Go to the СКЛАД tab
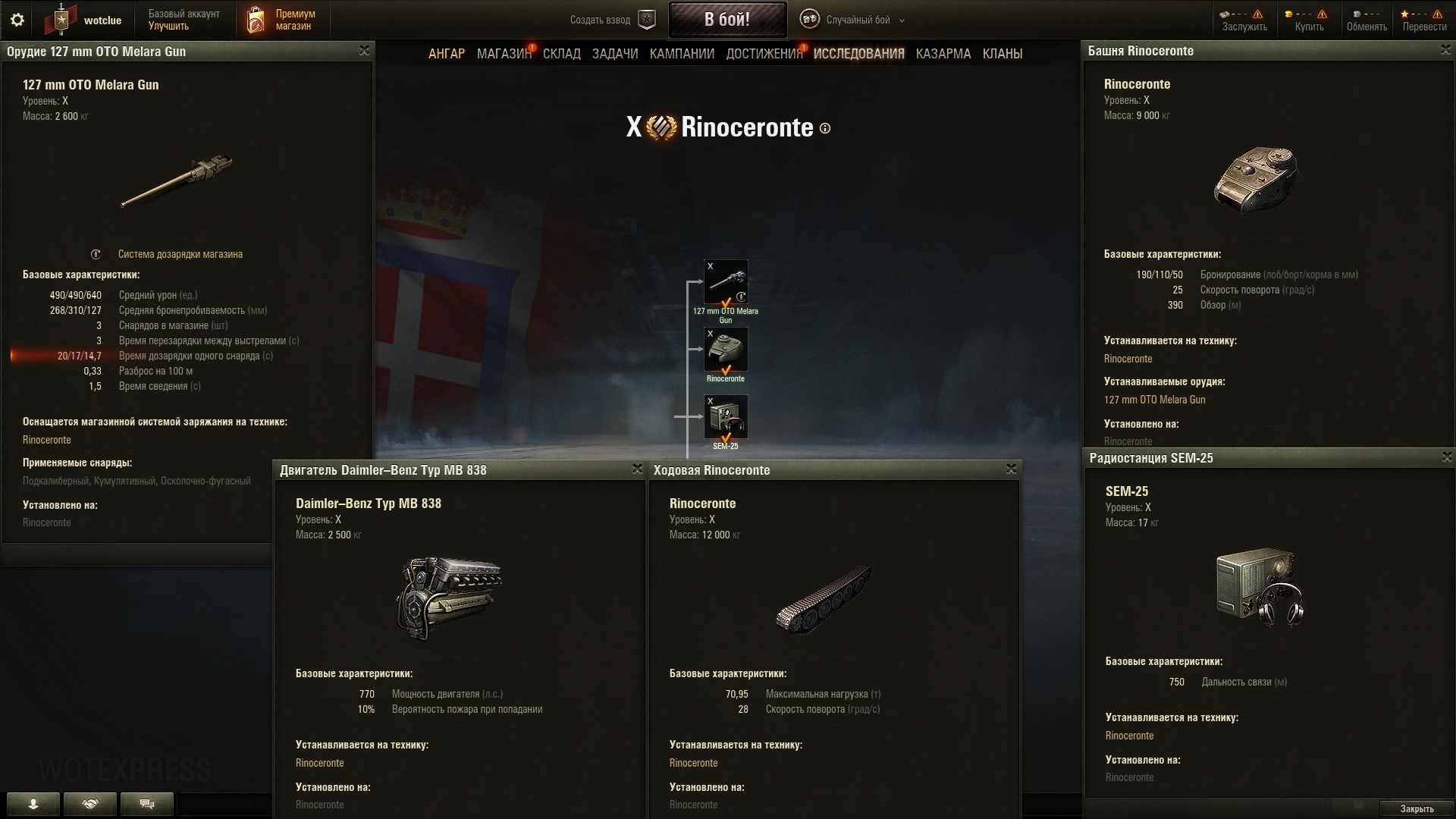Screen dimensions: 1456x819 pyautogui.click(x=562, y=54)
